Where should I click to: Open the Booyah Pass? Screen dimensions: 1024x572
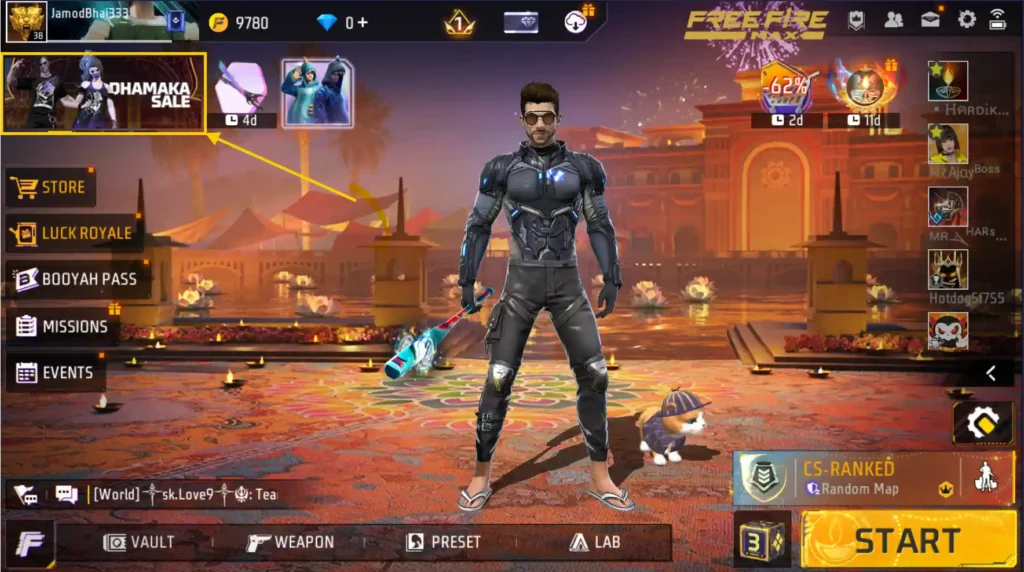(x=77, y=279)
